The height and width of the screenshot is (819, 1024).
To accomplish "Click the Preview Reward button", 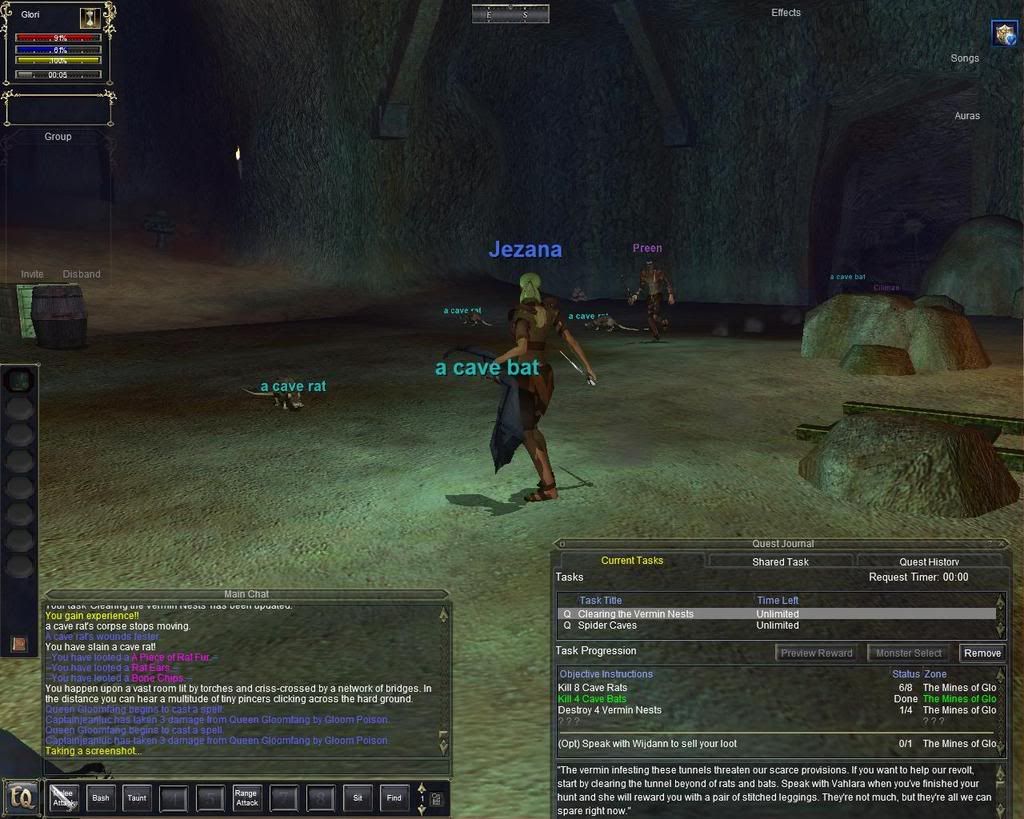I will click(x=817, y=653).
